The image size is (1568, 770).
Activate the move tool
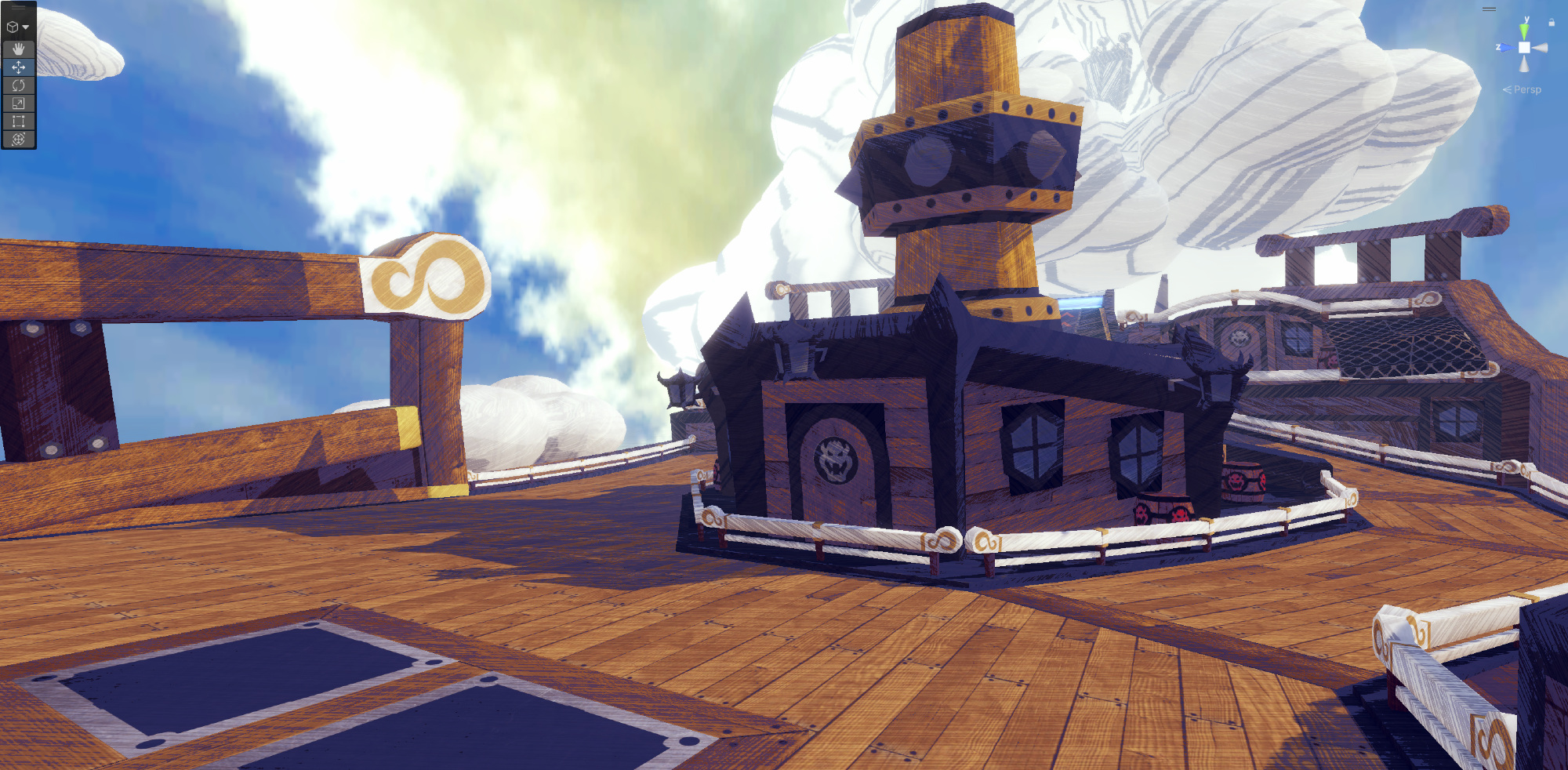[x=18, y=67]
